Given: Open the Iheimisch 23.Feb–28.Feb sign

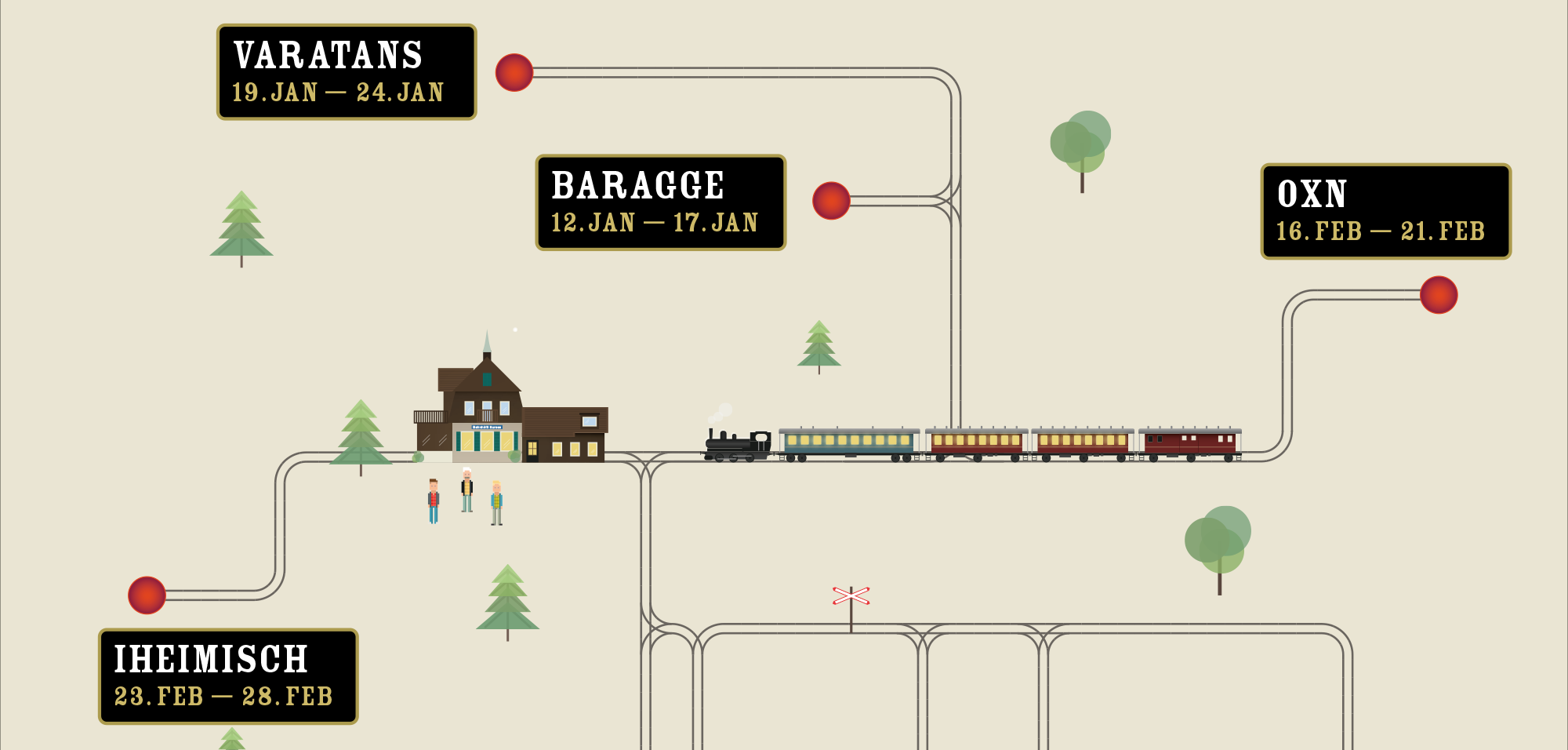Looking at the screenshot, I should coord(227,676).
